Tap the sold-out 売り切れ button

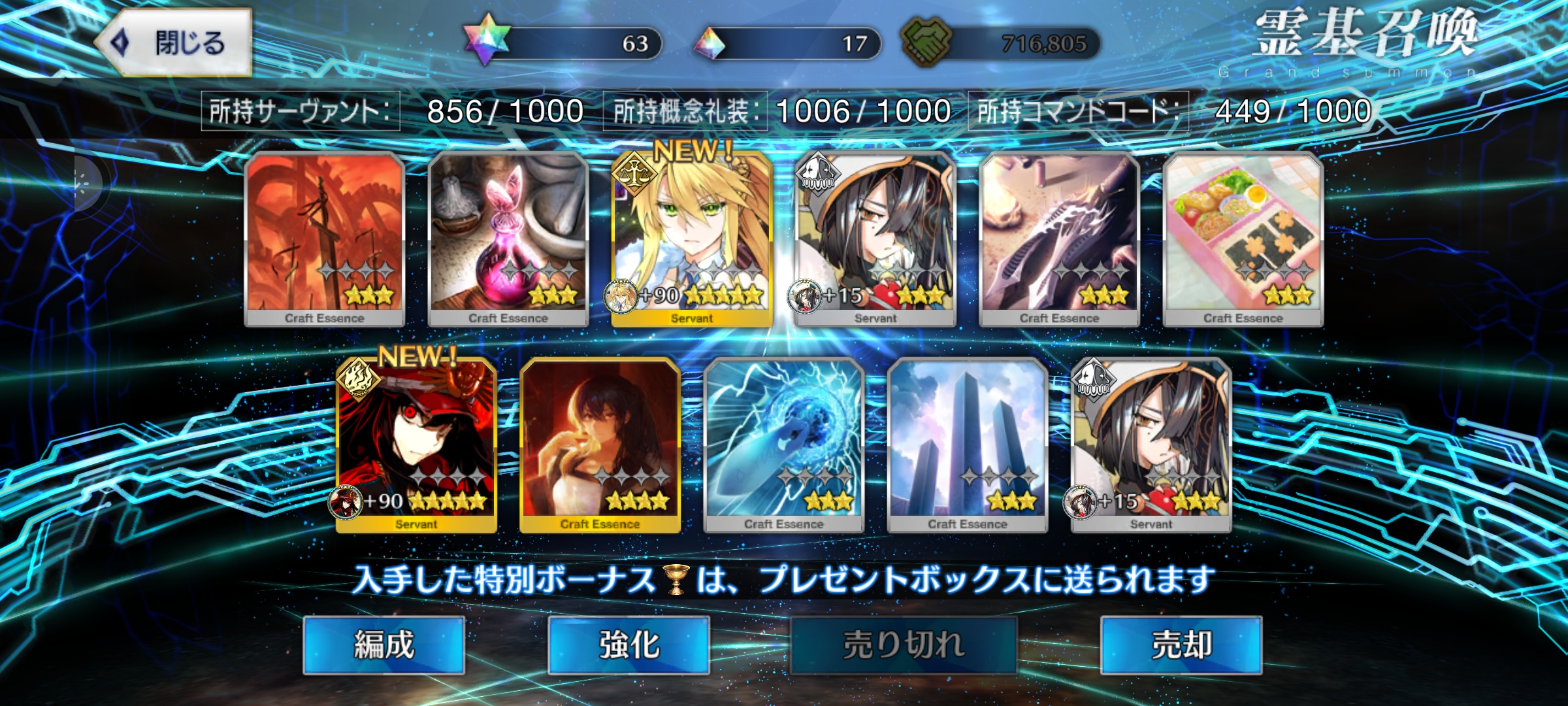coord(904,645)
